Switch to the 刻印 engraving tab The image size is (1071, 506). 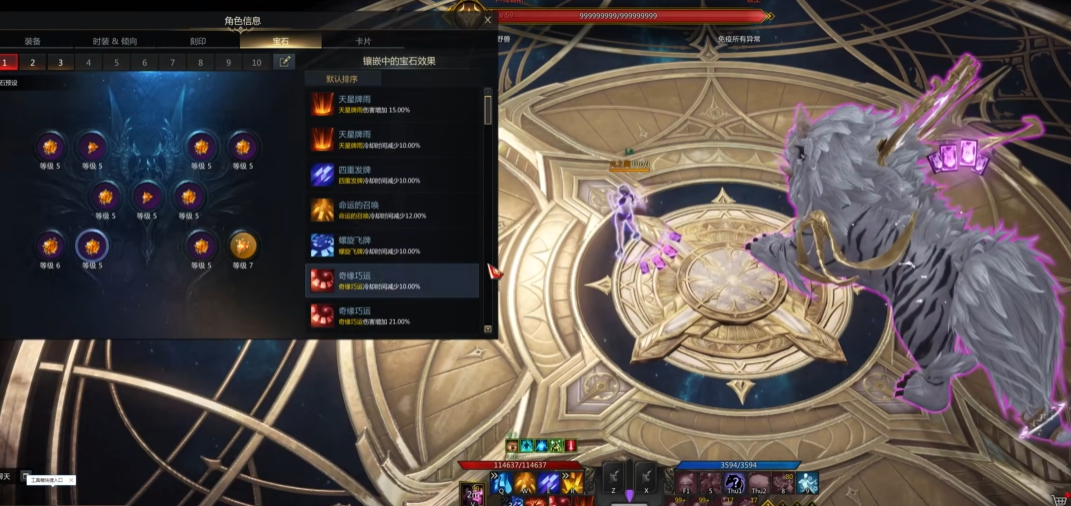tap(198, 41)
